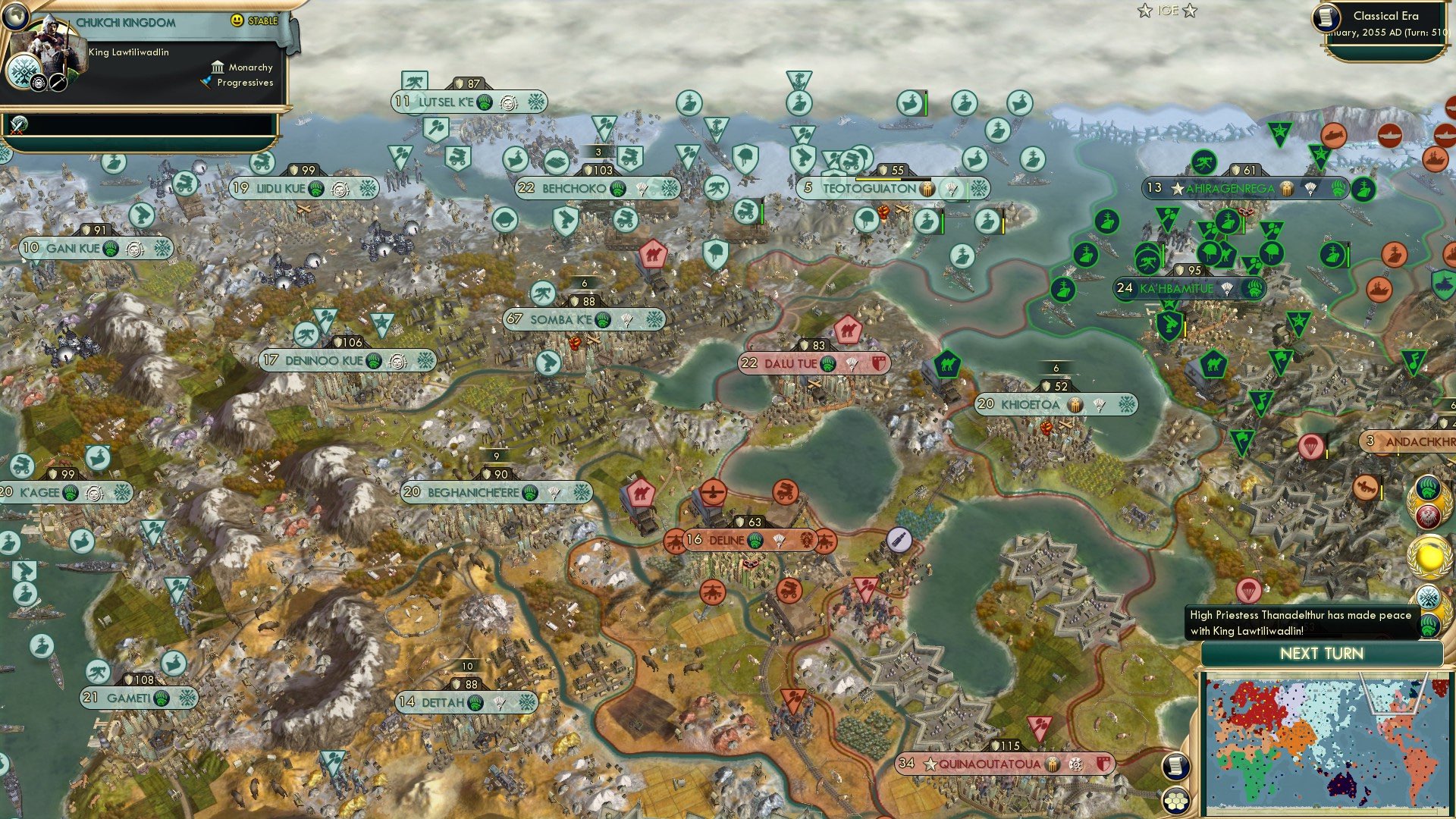1456x819 pixels.
Task: Toggle the right IGE star at top
Action: pos(1190,11)
